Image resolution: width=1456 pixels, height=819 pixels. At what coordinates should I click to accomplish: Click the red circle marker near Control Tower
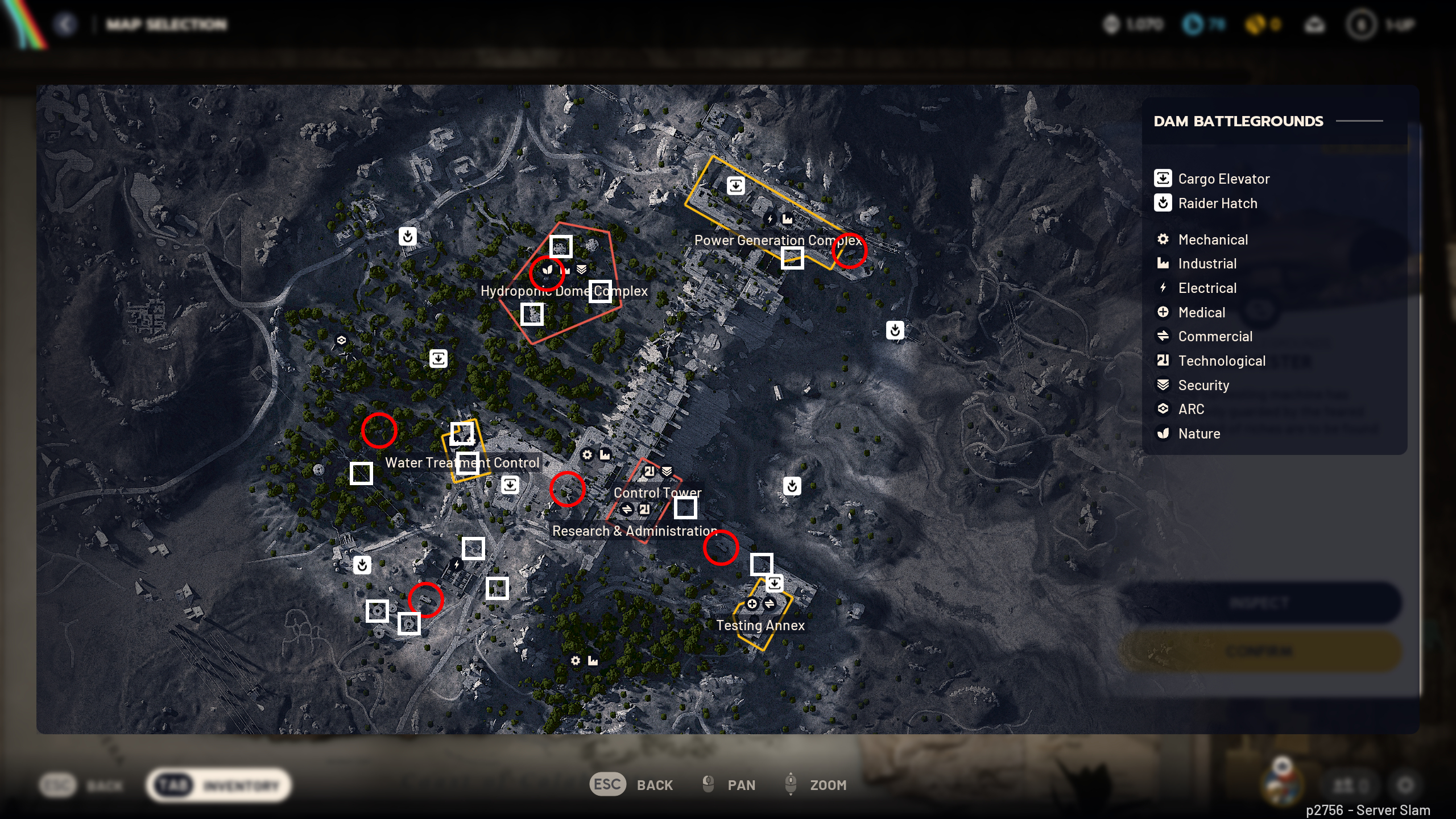click(567, 490)
